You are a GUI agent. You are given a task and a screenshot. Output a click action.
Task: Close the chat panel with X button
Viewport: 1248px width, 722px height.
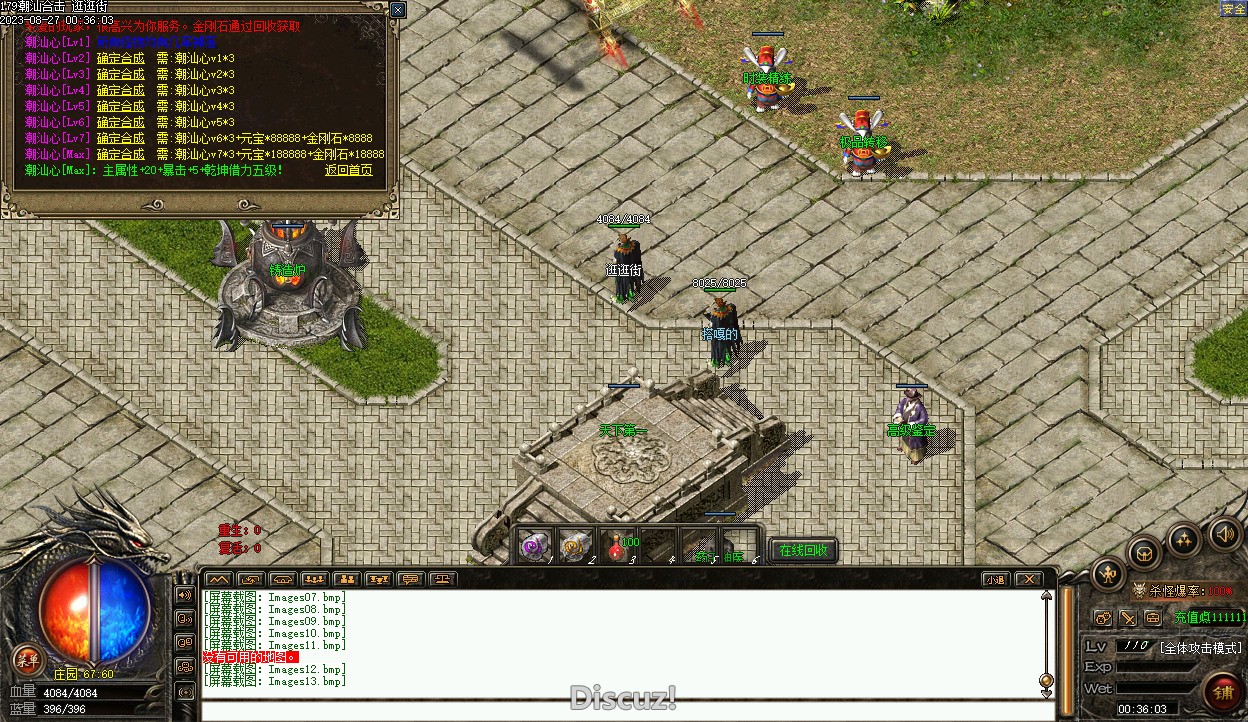point(1027,579)
